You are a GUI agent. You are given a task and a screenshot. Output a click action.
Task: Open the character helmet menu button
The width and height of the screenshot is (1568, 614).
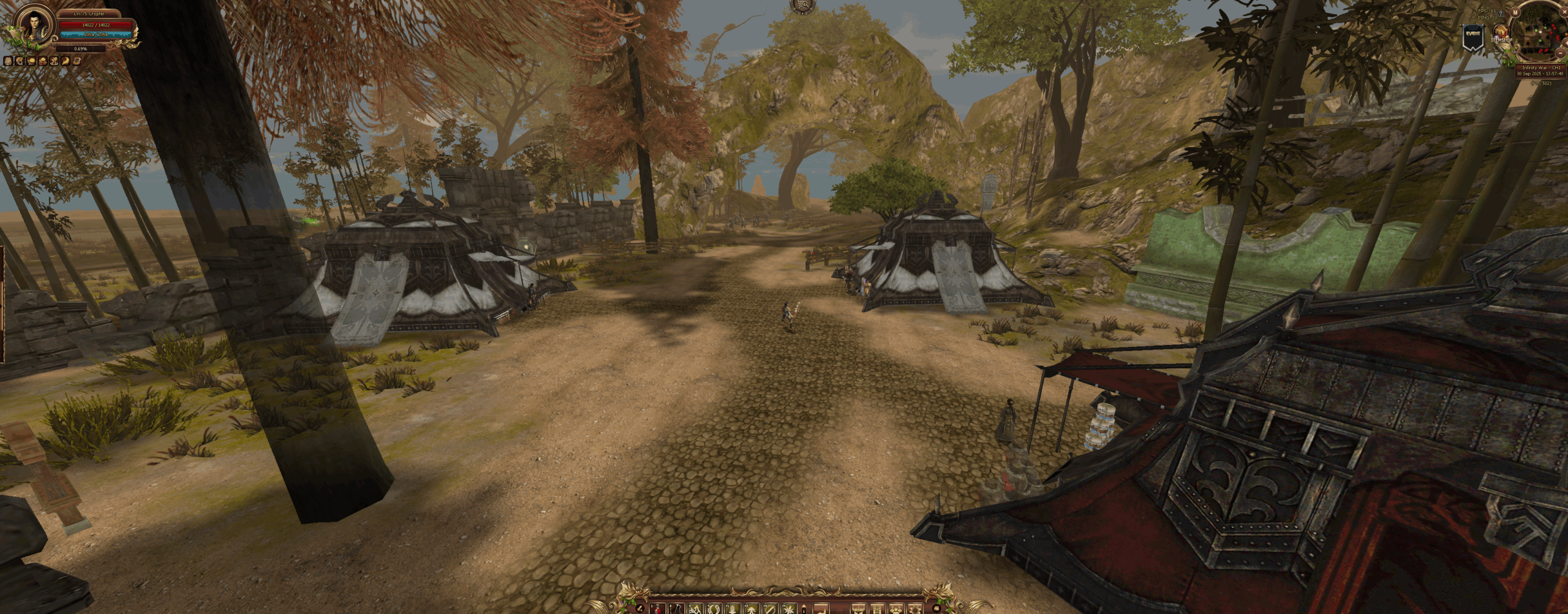pyautogui.click(x=859, y=610)
